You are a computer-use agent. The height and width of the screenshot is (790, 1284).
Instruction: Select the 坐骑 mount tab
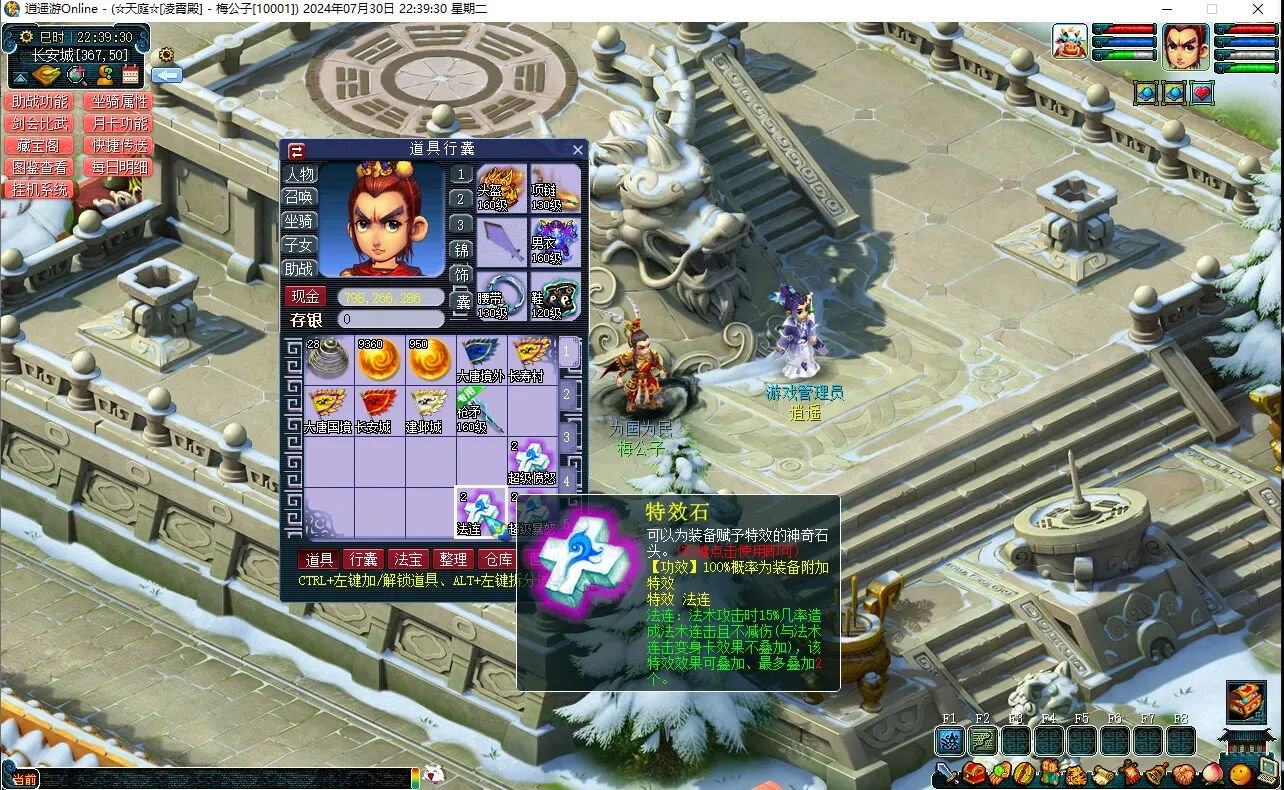click(x=299, y=221)
